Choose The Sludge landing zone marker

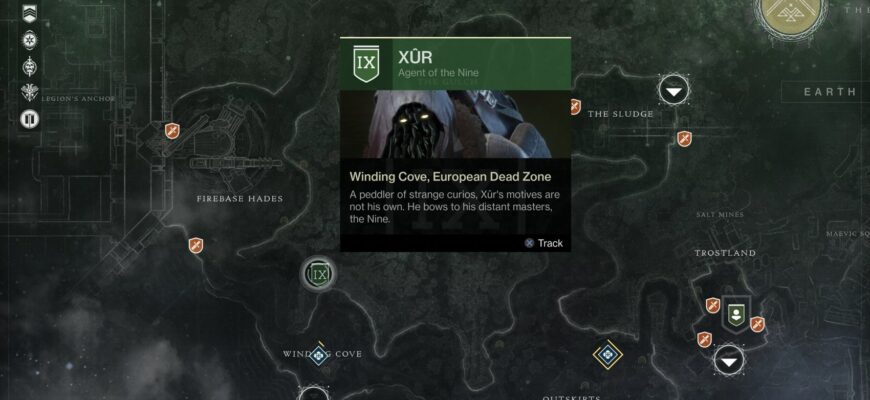point(676,91)
